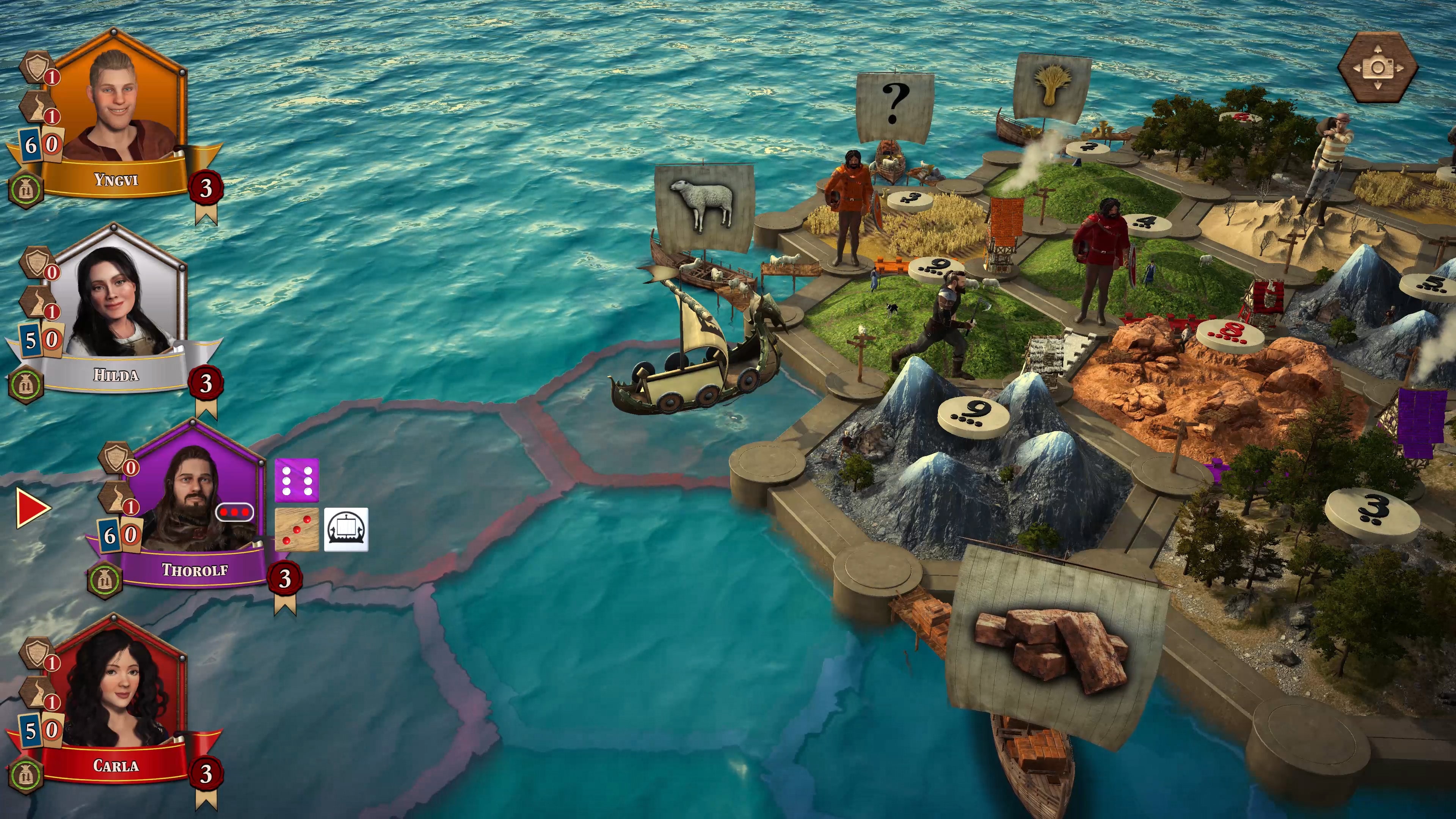Viewport: 1456px width, 819px height.
Task: Click the camera pan control hexagon
Action: click(x=1379, y=68)
